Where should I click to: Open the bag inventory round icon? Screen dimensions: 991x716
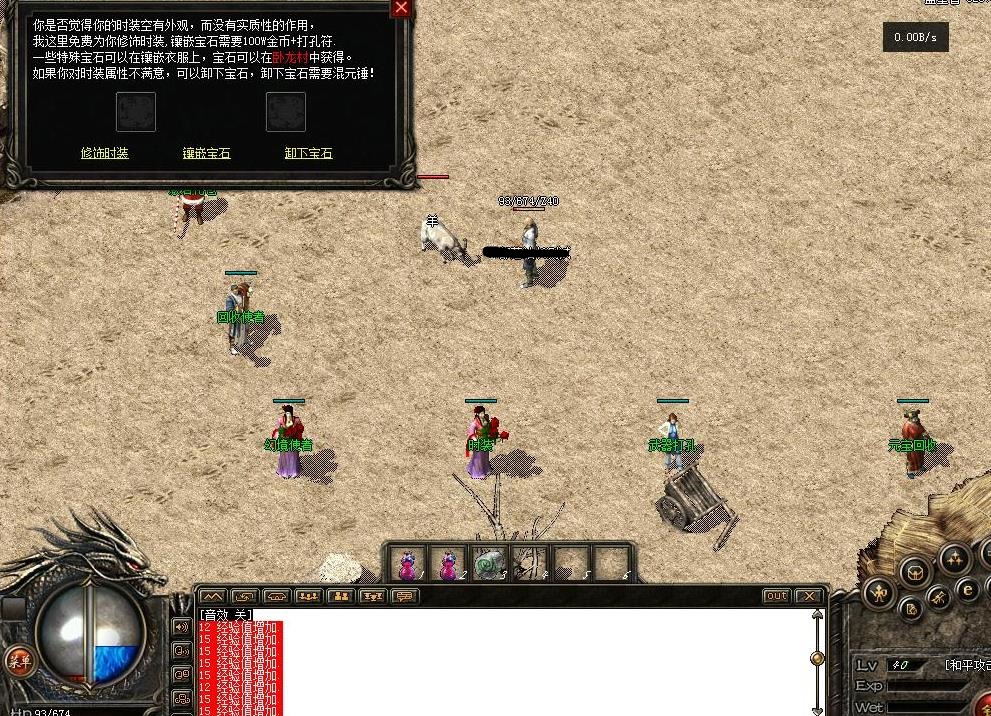pos(915,573)
